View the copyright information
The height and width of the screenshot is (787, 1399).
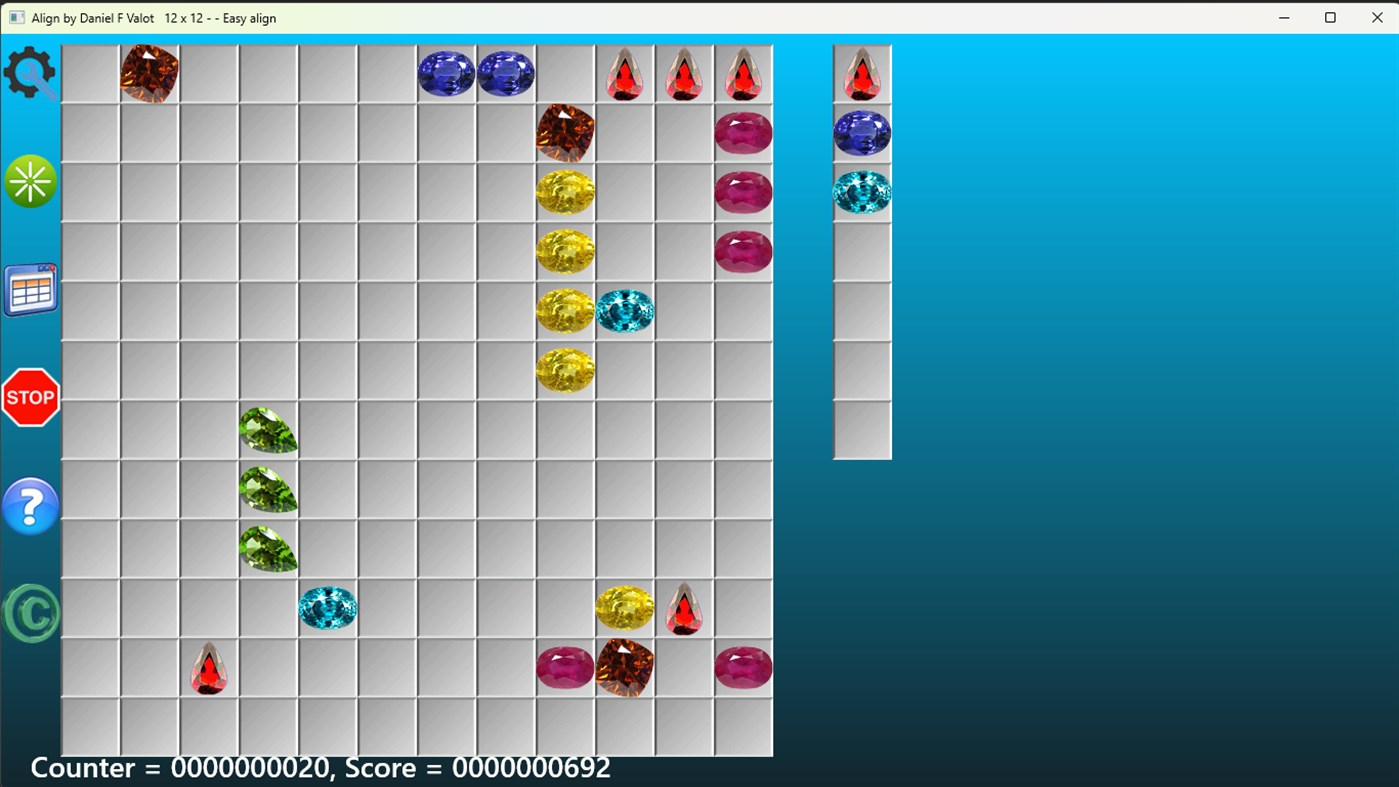pyautogui.click(x=30, y=613)
